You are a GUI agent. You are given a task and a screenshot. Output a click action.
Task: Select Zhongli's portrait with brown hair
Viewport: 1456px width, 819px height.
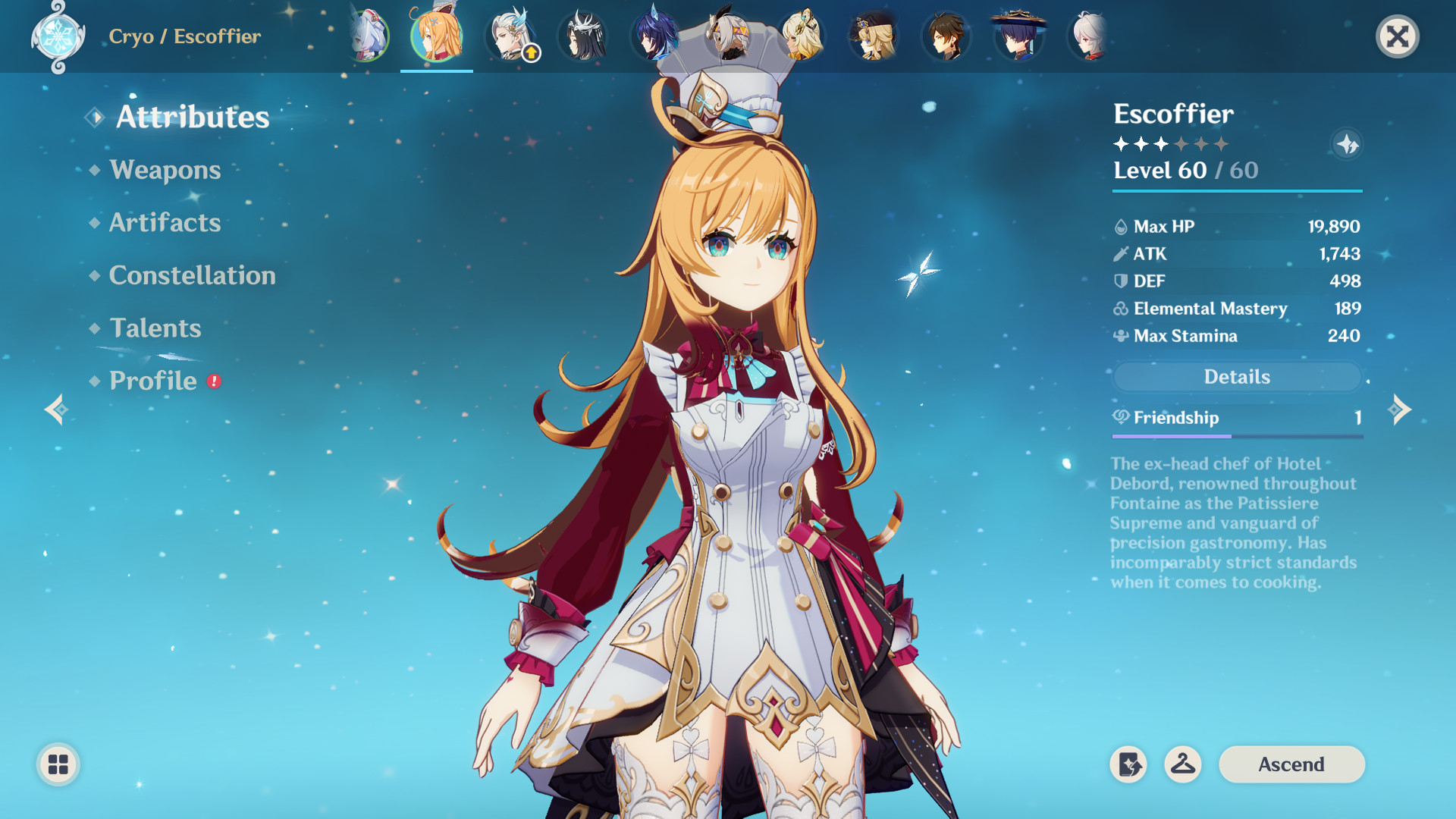[946, 36]
